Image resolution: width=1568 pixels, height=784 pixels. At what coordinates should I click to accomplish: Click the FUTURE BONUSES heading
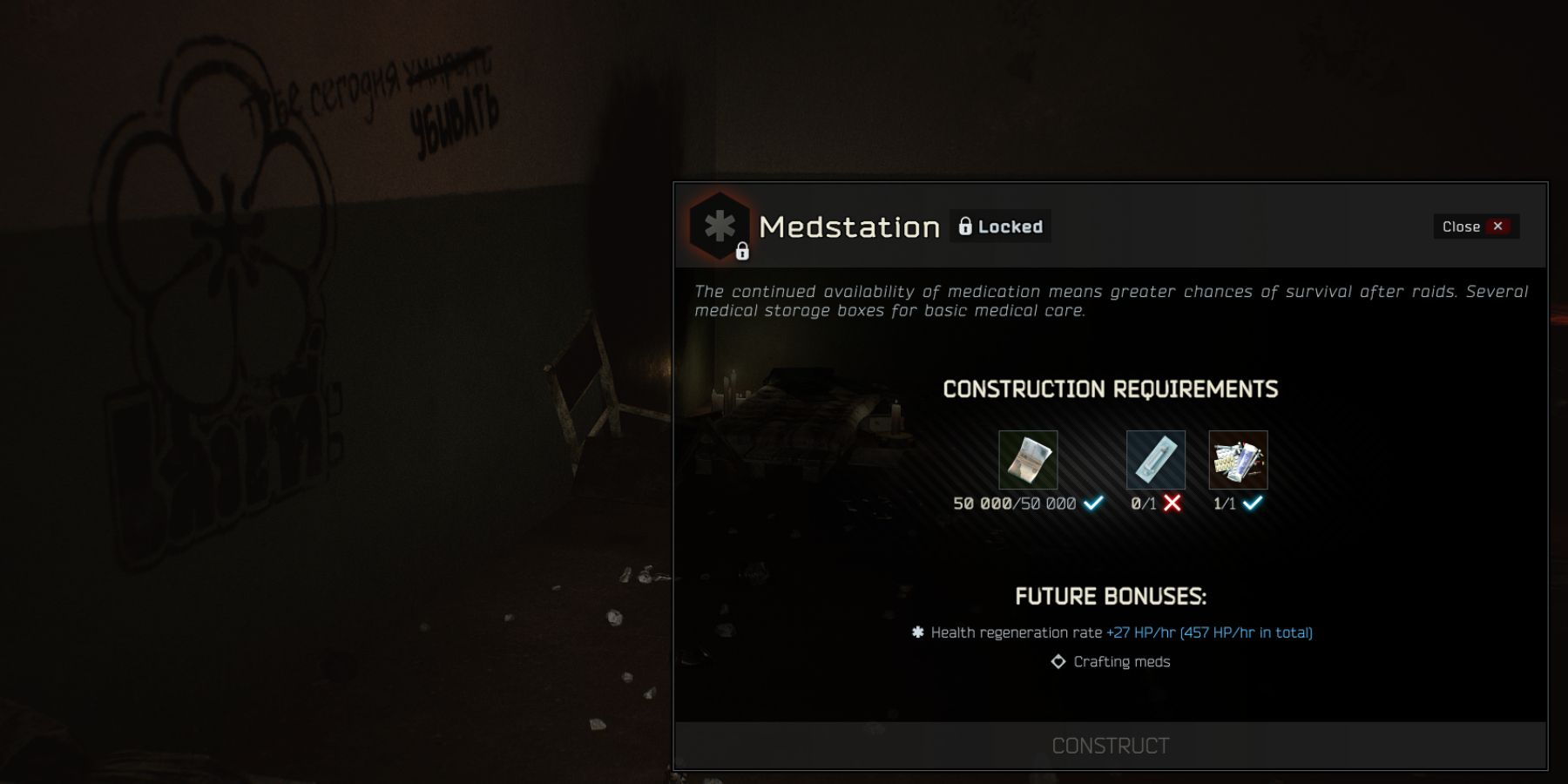(x=1109, y=597)
